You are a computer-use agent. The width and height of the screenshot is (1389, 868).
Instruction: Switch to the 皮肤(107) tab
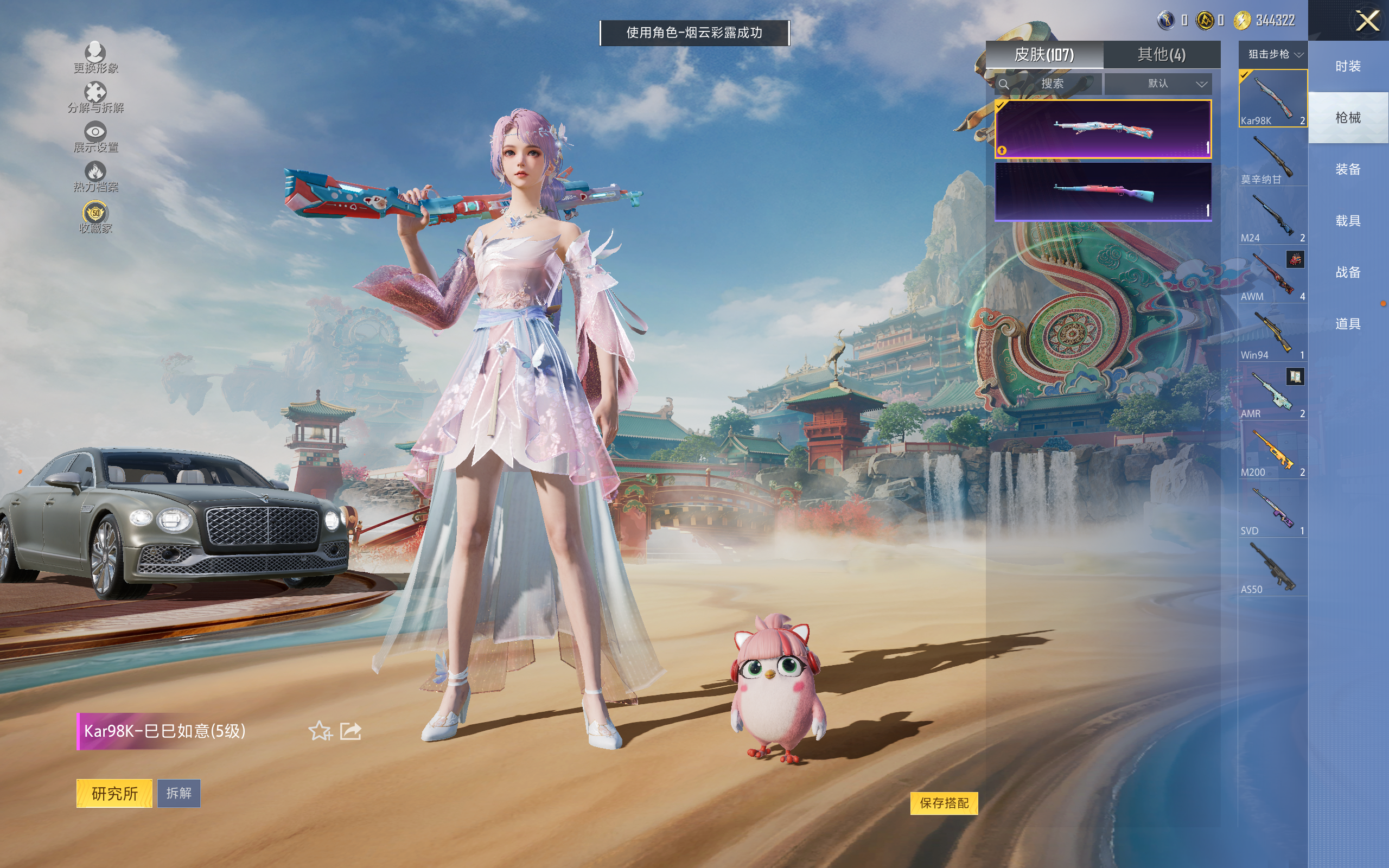[x=1044, y=55]
